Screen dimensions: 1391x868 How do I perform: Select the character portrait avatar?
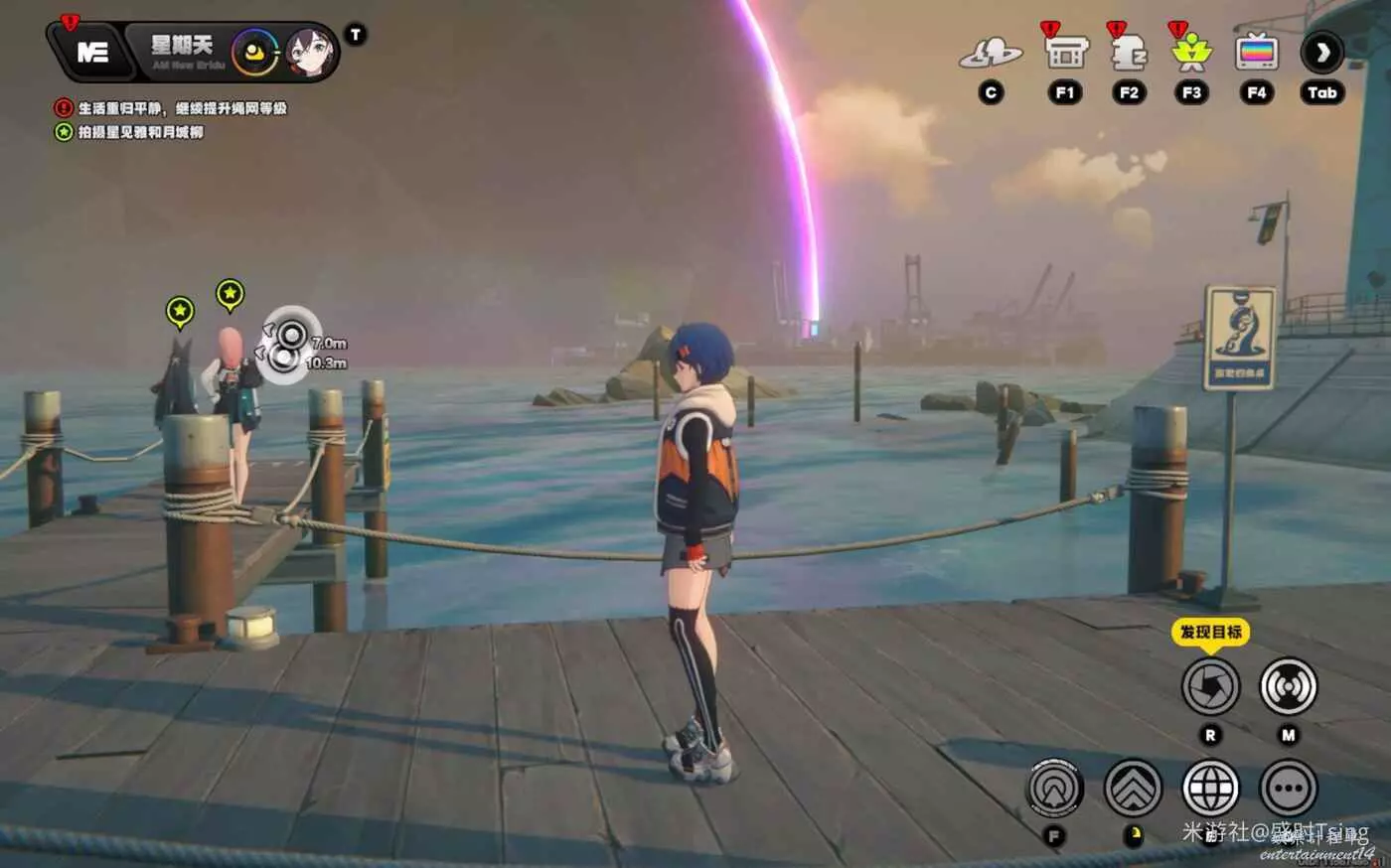(311, 53)
